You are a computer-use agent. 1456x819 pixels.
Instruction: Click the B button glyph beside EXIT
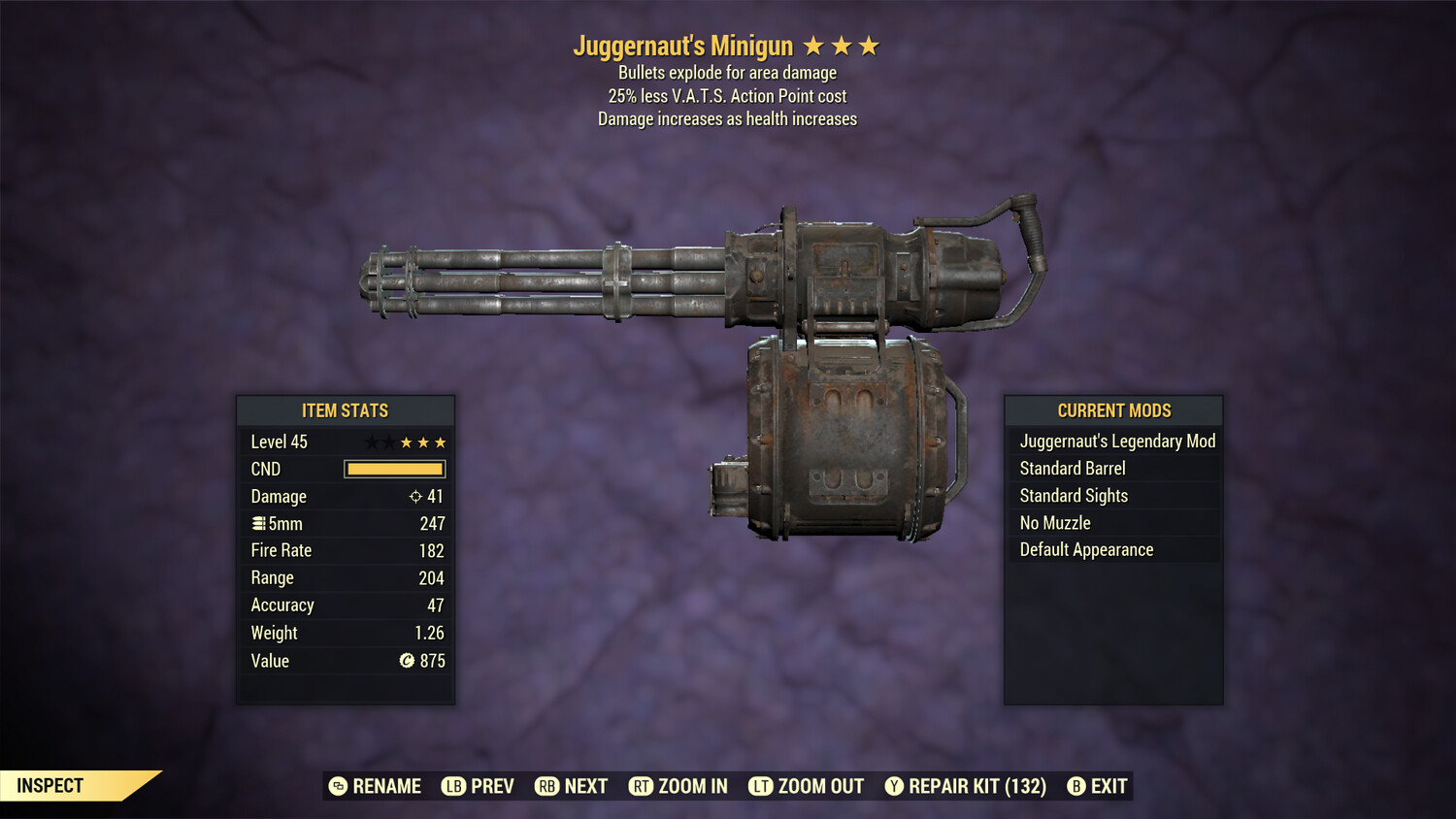[1075, 786]
